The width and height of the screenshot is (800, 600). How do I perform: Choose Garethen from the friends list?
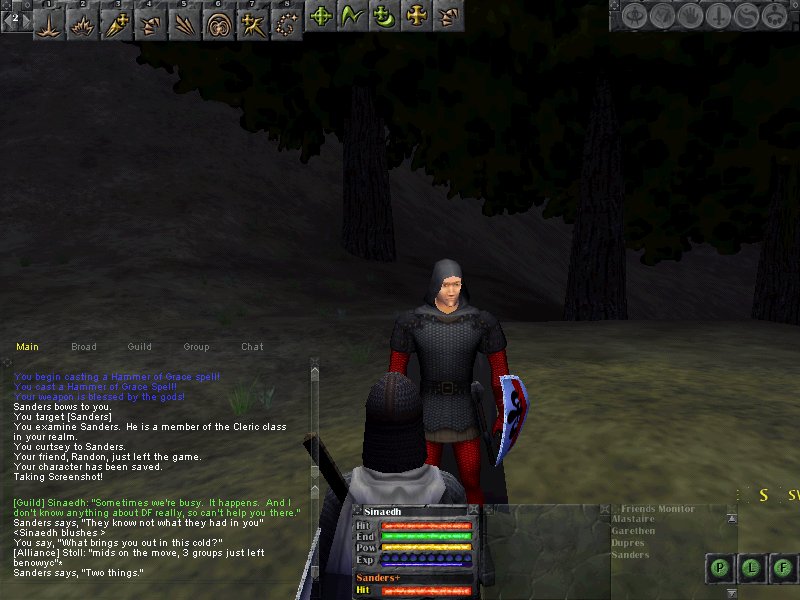click(x=633, y=532)
